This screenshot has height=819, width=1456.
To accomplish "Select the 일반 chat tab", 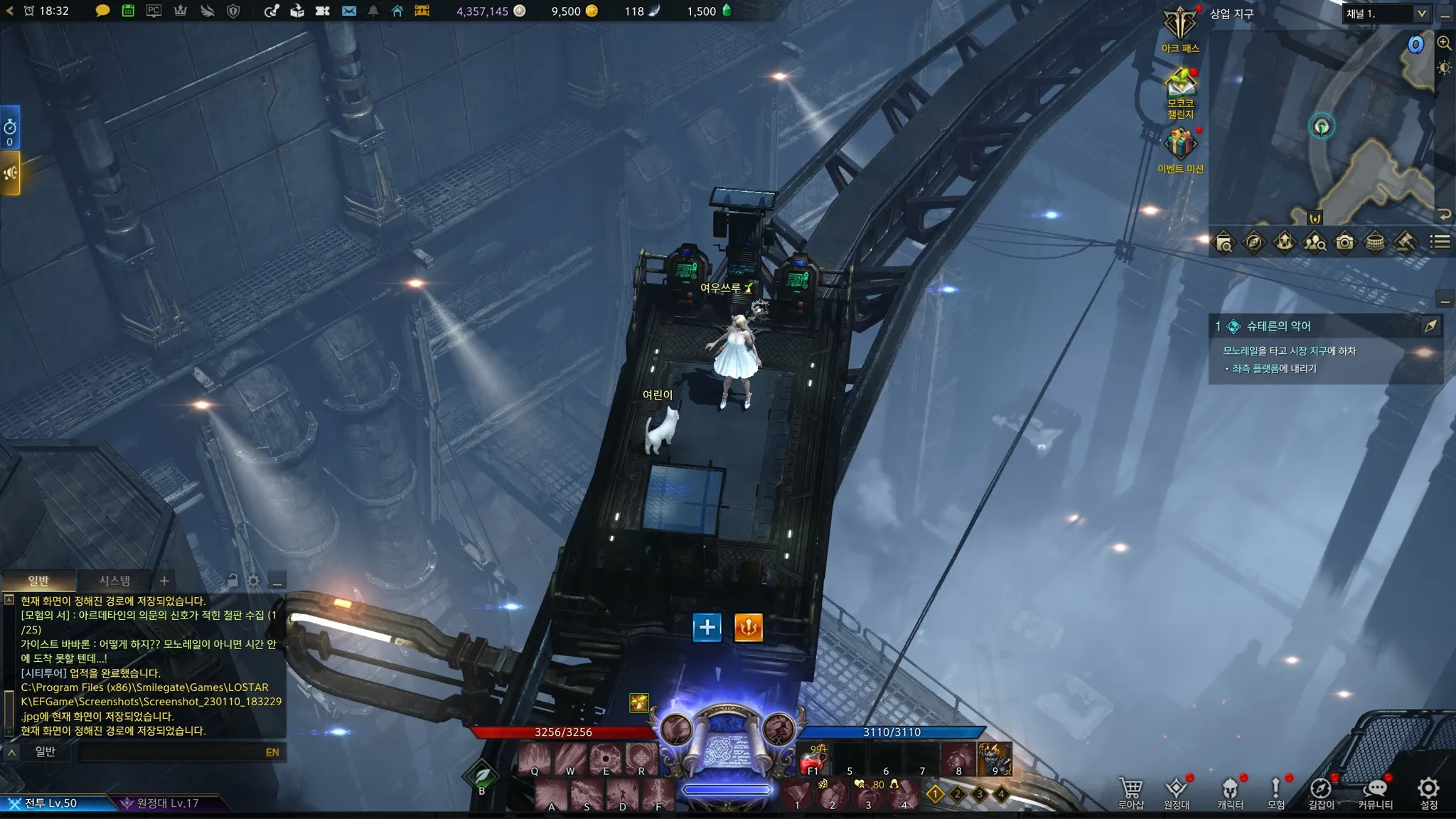I will 38,581.
